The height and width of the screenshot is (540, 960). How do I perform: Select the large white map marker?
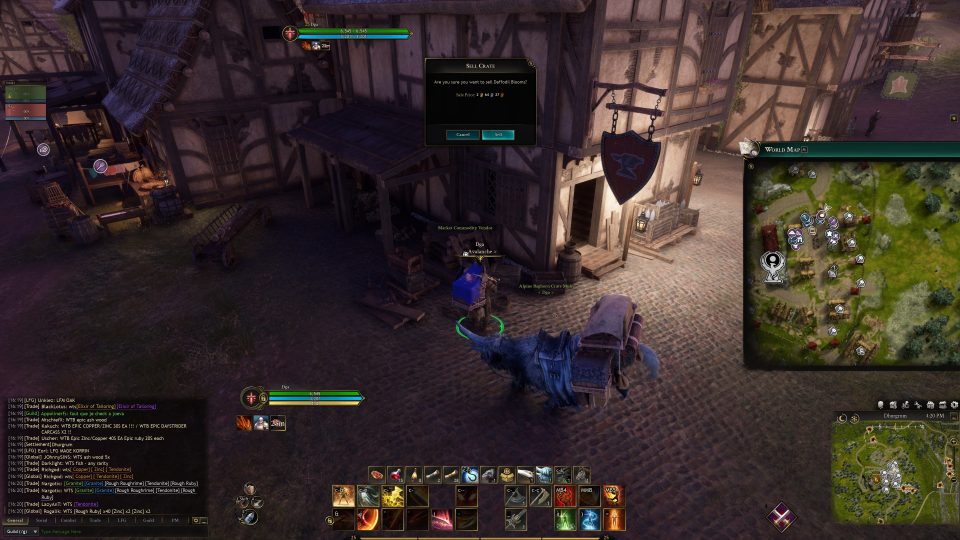pos(774,264)
